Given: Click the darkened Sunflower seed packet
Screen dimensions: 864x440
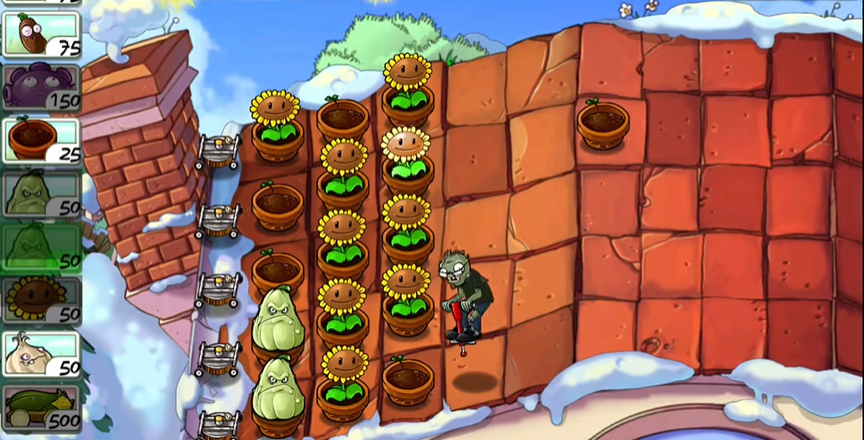Looking at the screenshot, I should pos(42,300).
